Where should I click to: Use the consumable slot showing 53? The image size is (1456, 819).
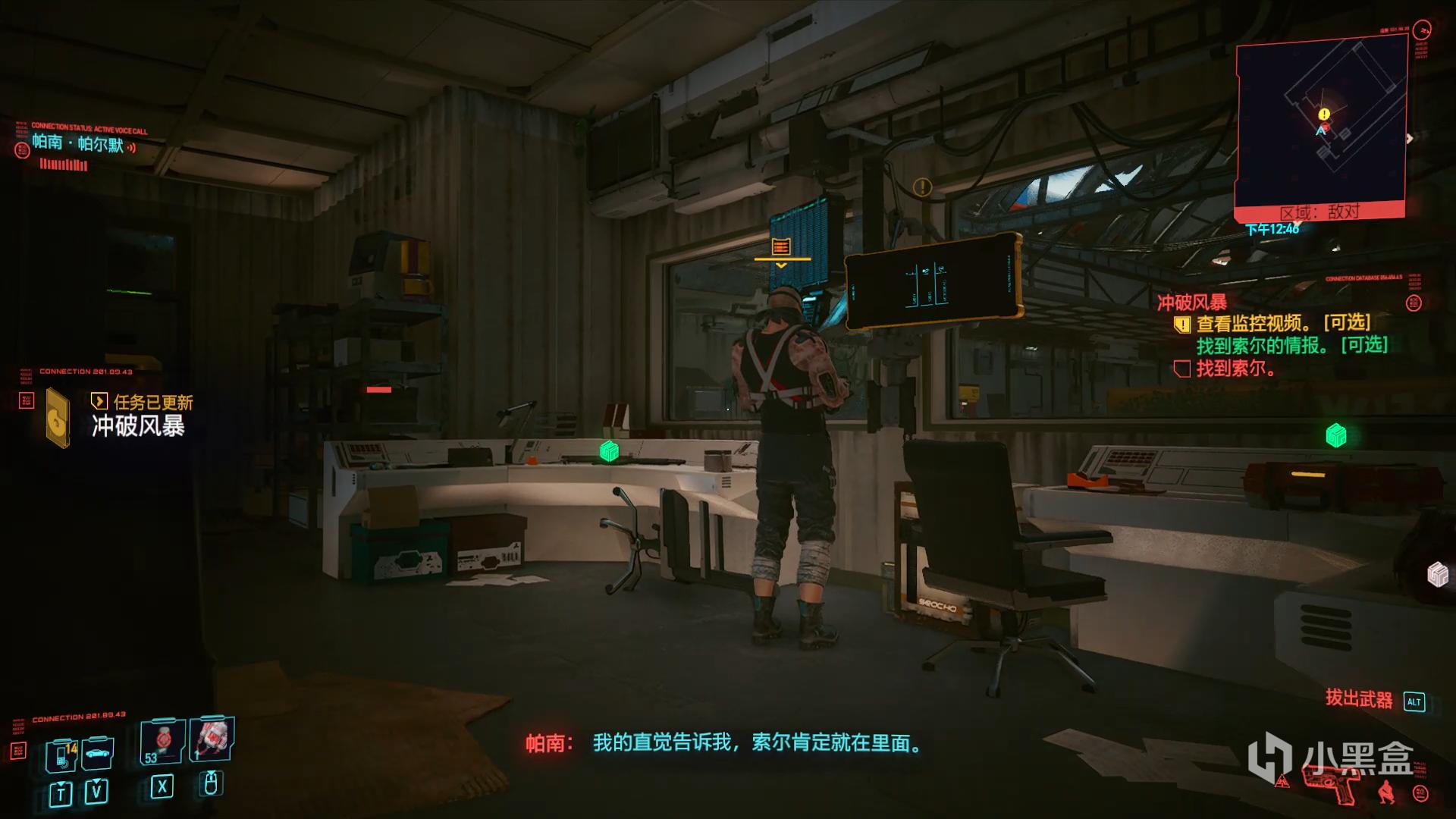(x=162, y=741)
